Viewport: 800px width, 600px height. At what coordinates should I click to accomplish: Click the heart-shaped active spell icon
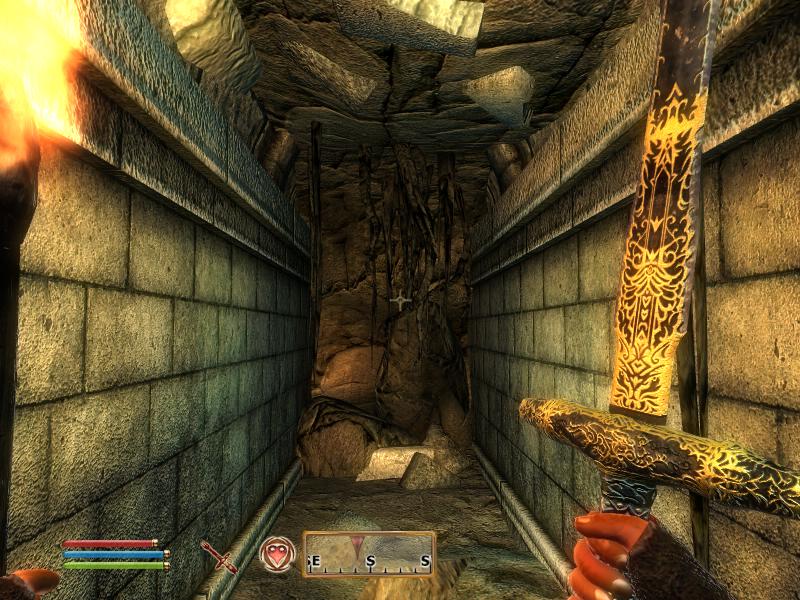pos(277,554)
